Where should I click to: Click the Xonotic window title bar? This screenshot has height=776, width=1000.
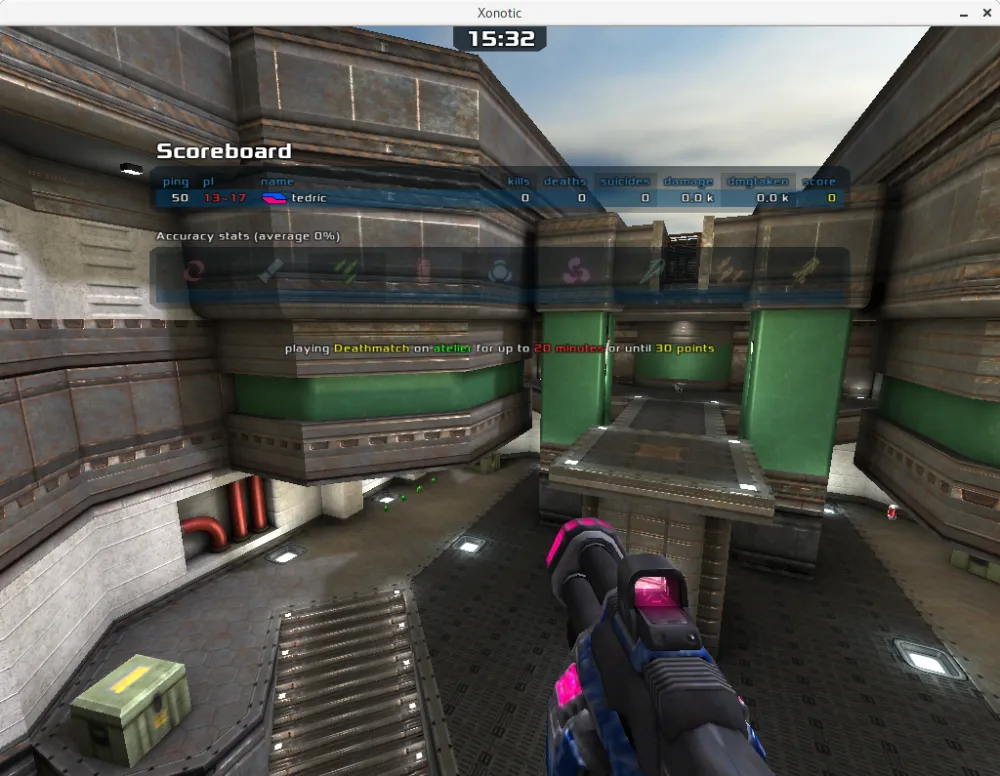coord(500,13)
